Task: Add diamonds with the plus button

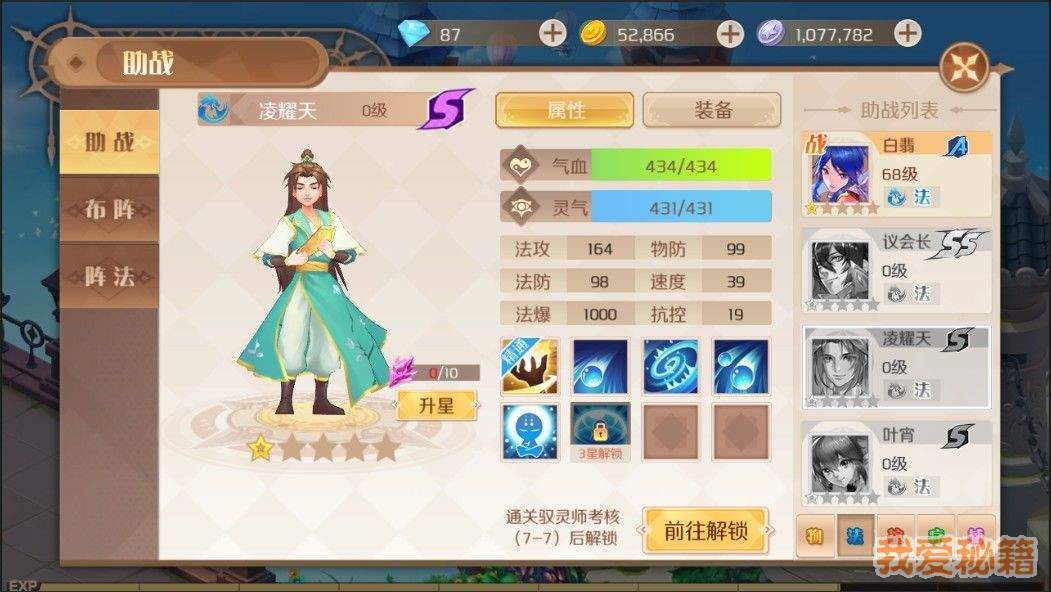Action: pos(553,33)
